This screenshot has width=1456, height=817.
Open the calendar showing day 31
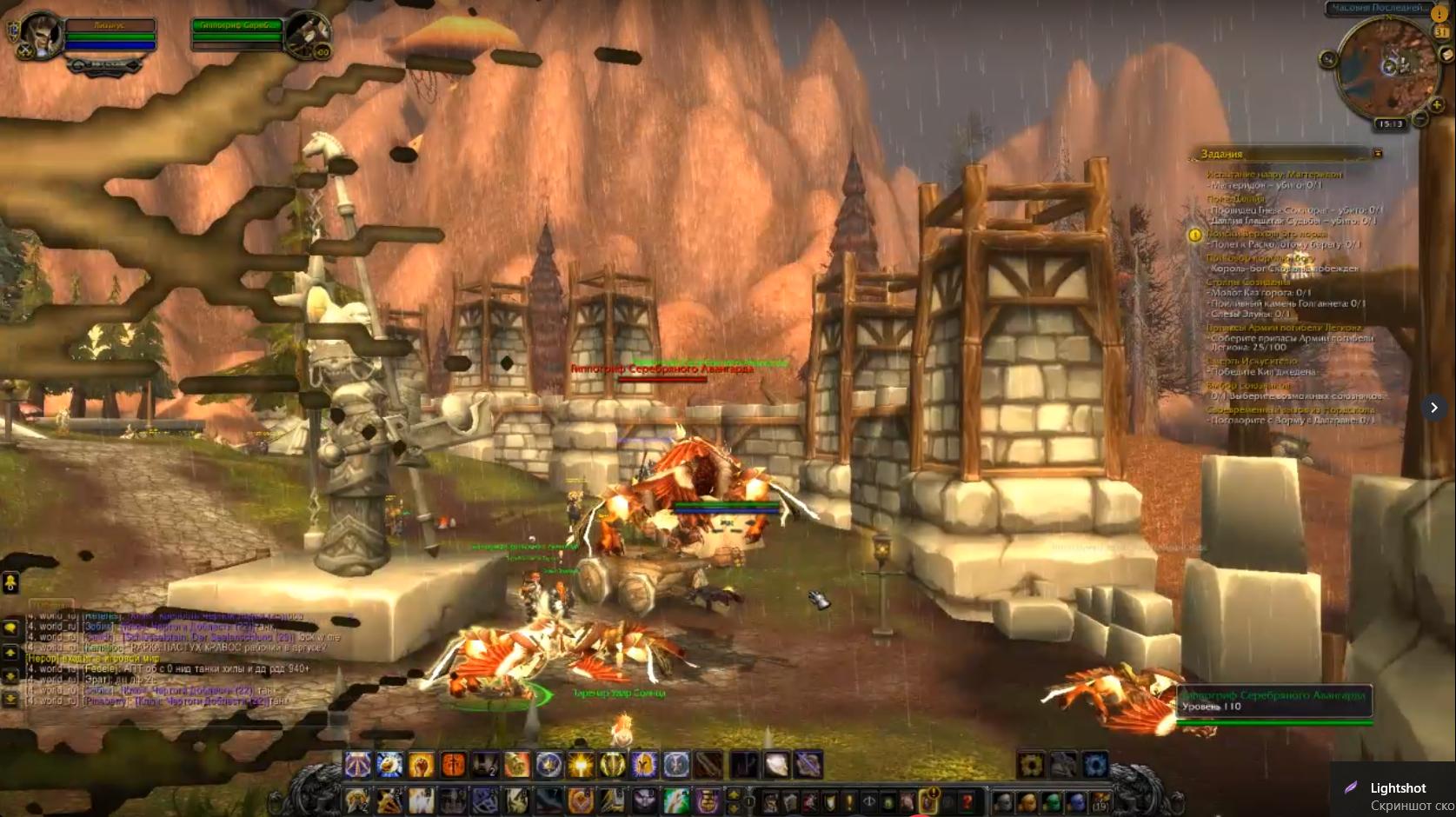1441,31
